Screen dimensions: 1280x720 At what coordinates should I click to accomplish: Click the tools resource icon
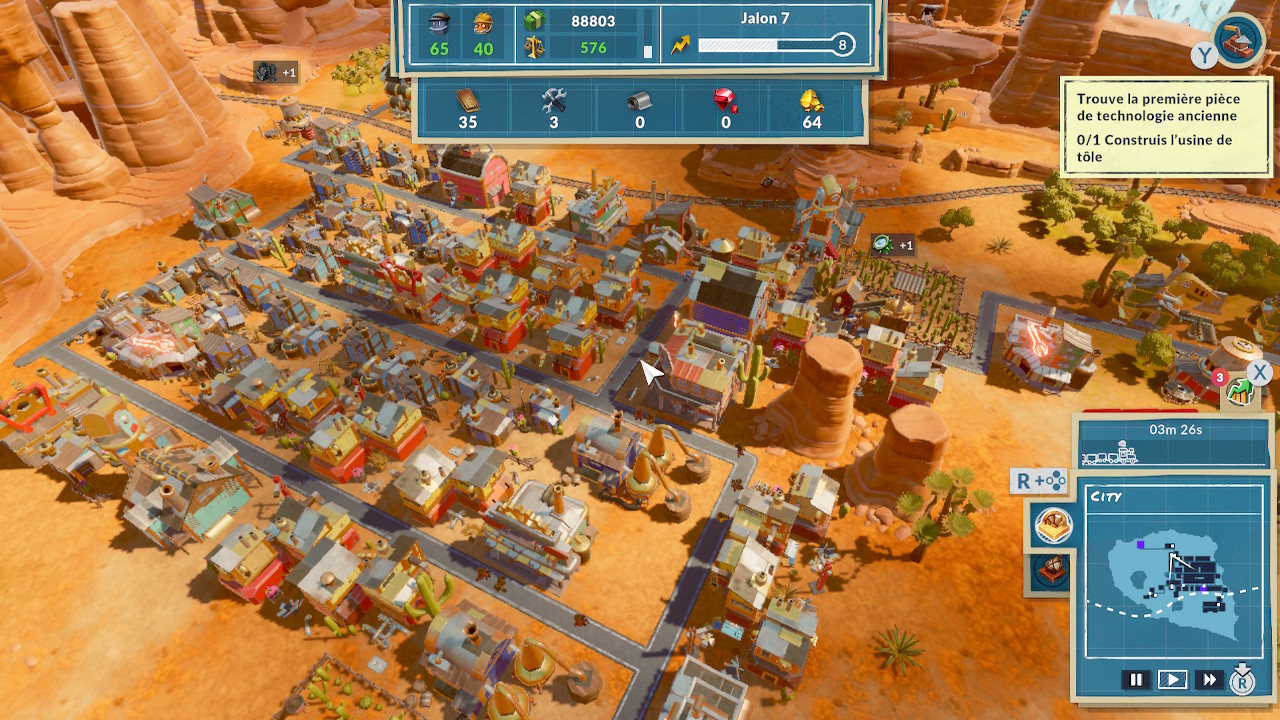[554, 100]
